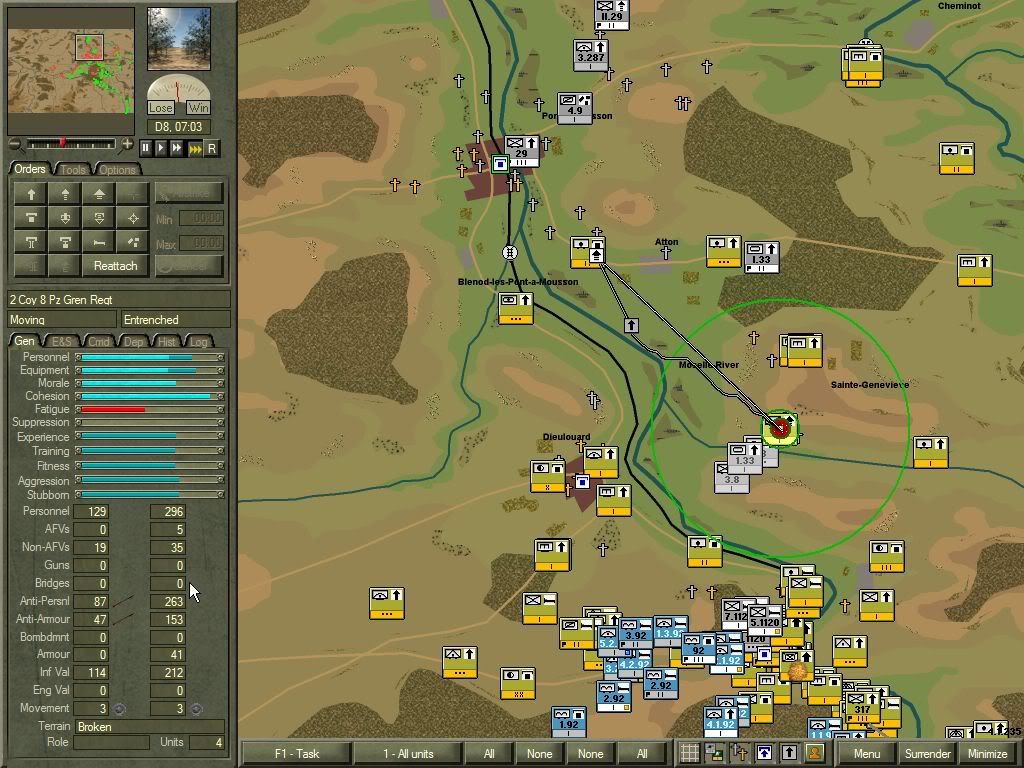Toggle the map grid overlay
Screen dimensions: 1024x768
tap(689, 754)
